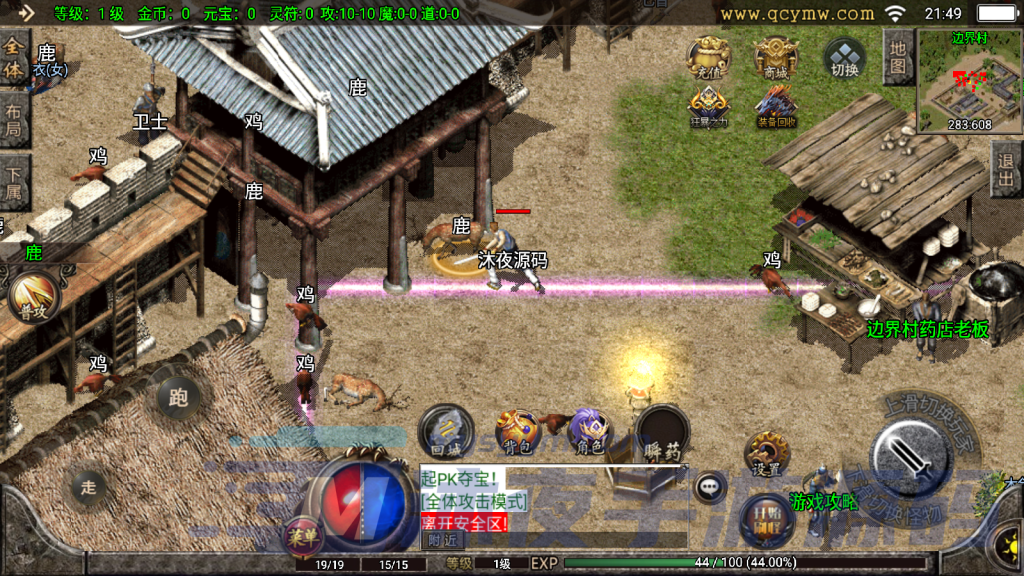Click the 边界村 minimap
This screenshot has width=1024, height=576.
[x=969, y=82]
